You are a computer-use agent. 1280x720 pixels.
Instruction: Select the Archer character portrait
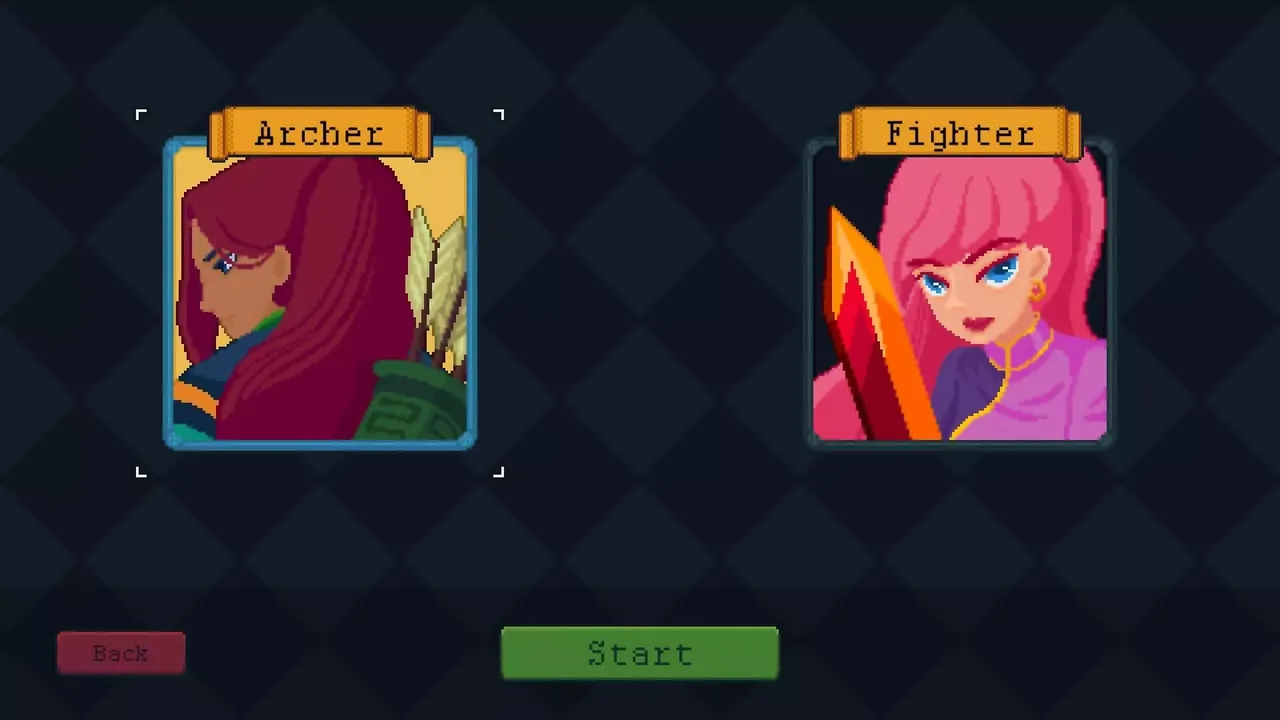[320, 295]
